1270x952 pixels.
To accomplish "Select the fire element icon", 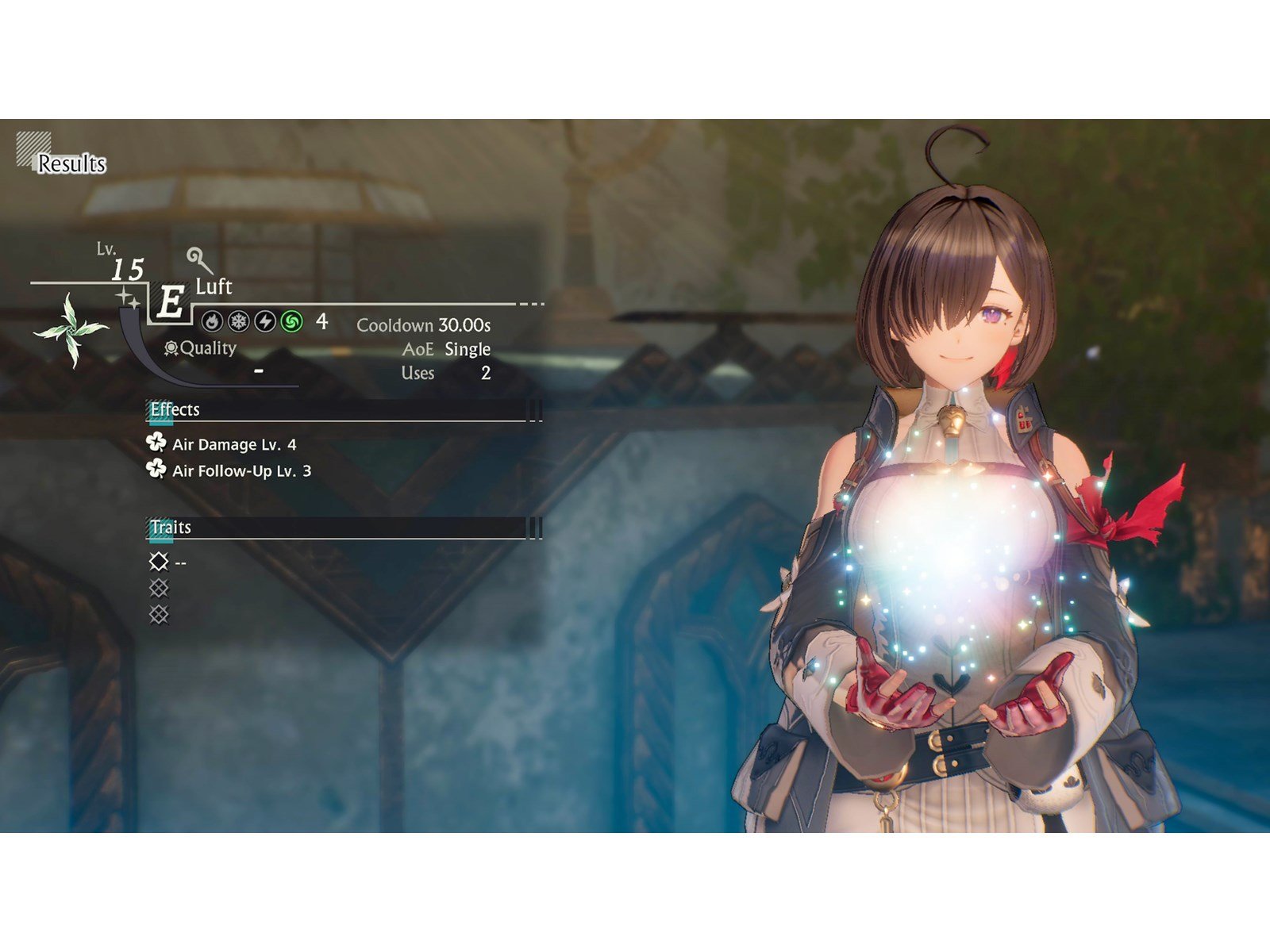I will coord(213,322).
